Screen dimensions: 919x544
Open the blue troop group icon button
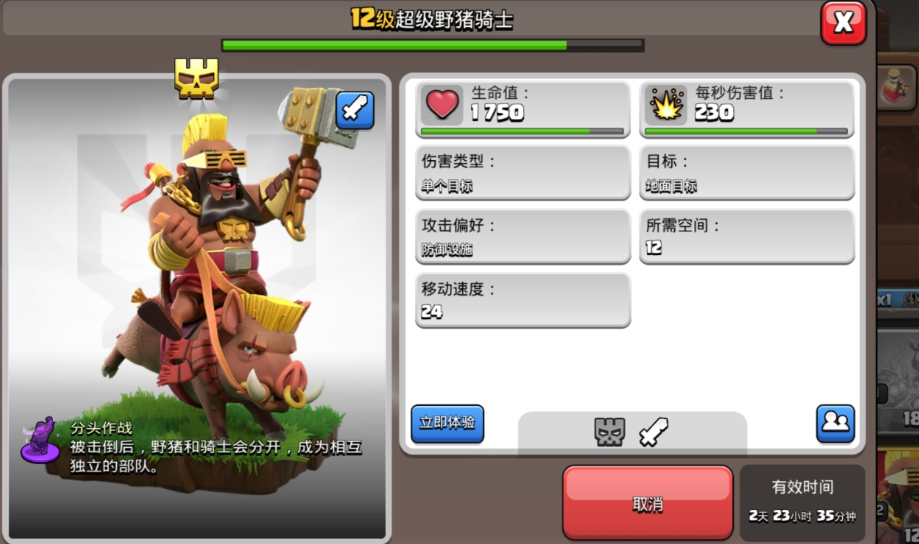pos(834,423)
